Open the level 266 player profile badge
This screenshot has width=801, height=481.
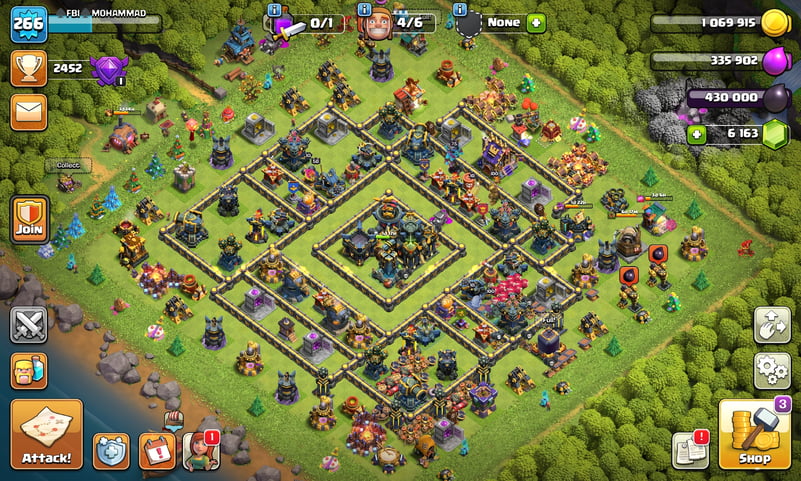pos(28,23)
